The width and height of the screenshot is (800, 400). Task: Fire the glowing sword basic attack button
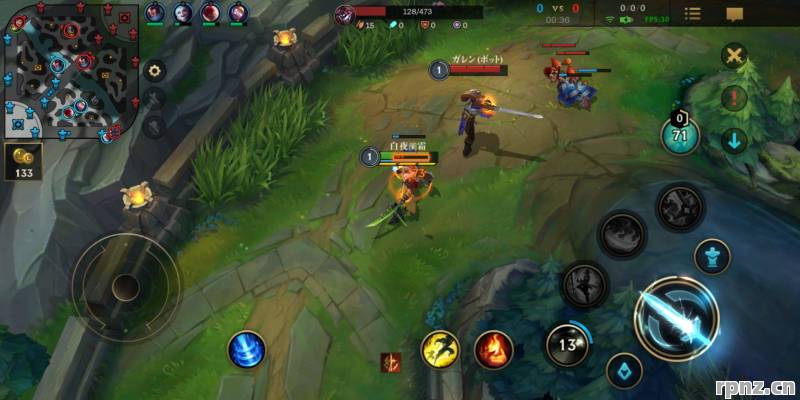tap(676, 314)
